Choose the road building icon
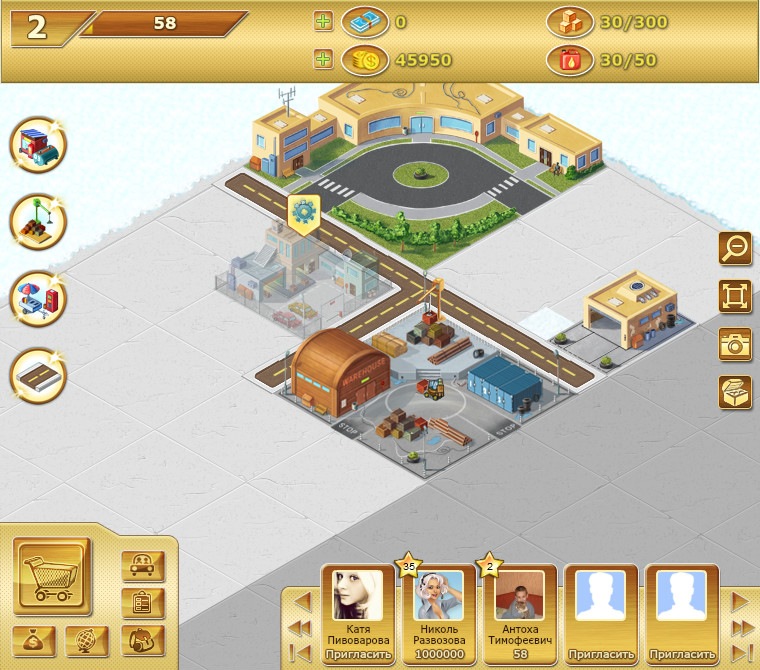The image size is (760, 670). [x=37, y=374]
